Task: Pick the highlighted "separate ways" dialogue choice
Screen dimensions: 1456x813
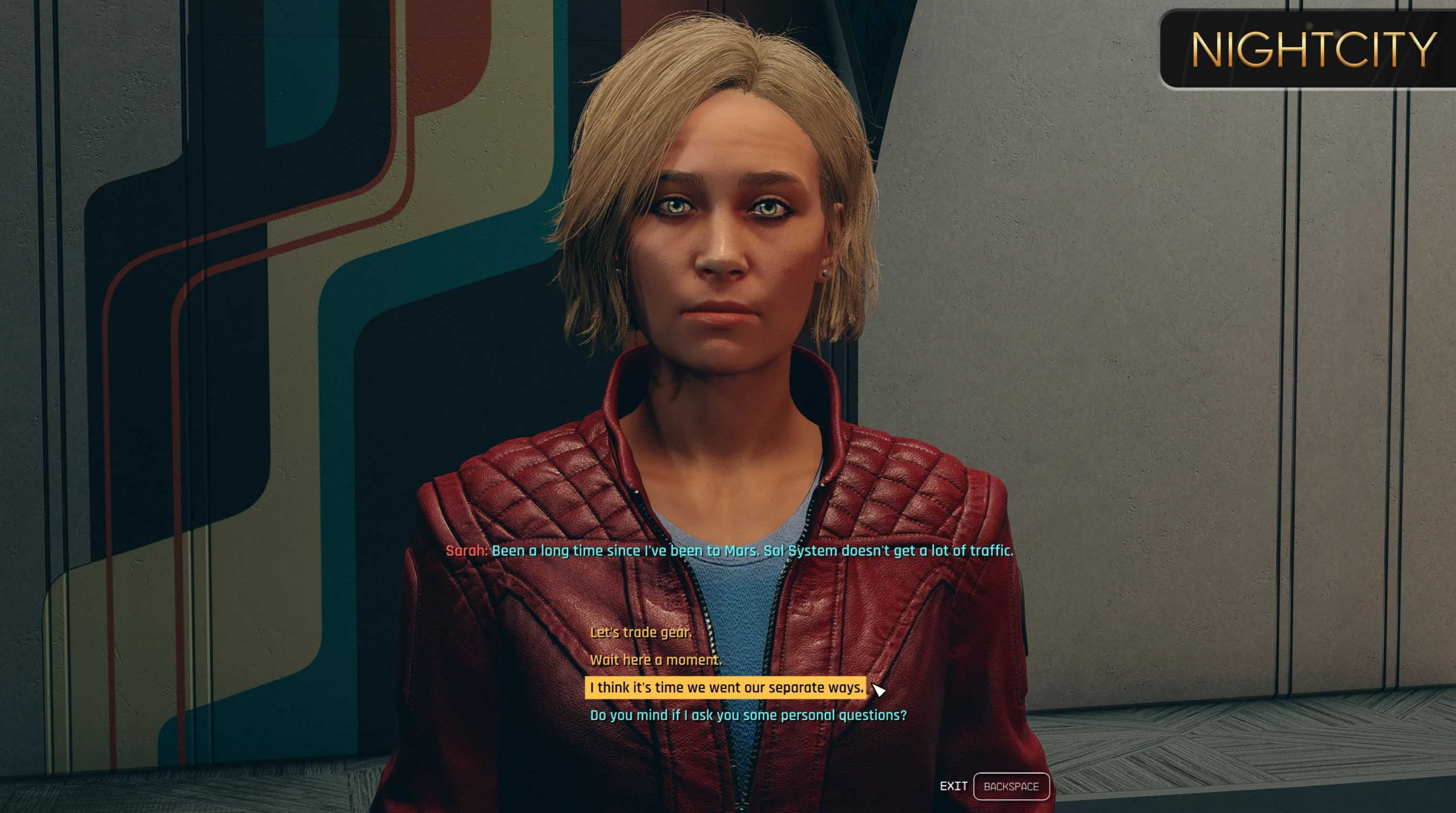Action: coord(726,688)
